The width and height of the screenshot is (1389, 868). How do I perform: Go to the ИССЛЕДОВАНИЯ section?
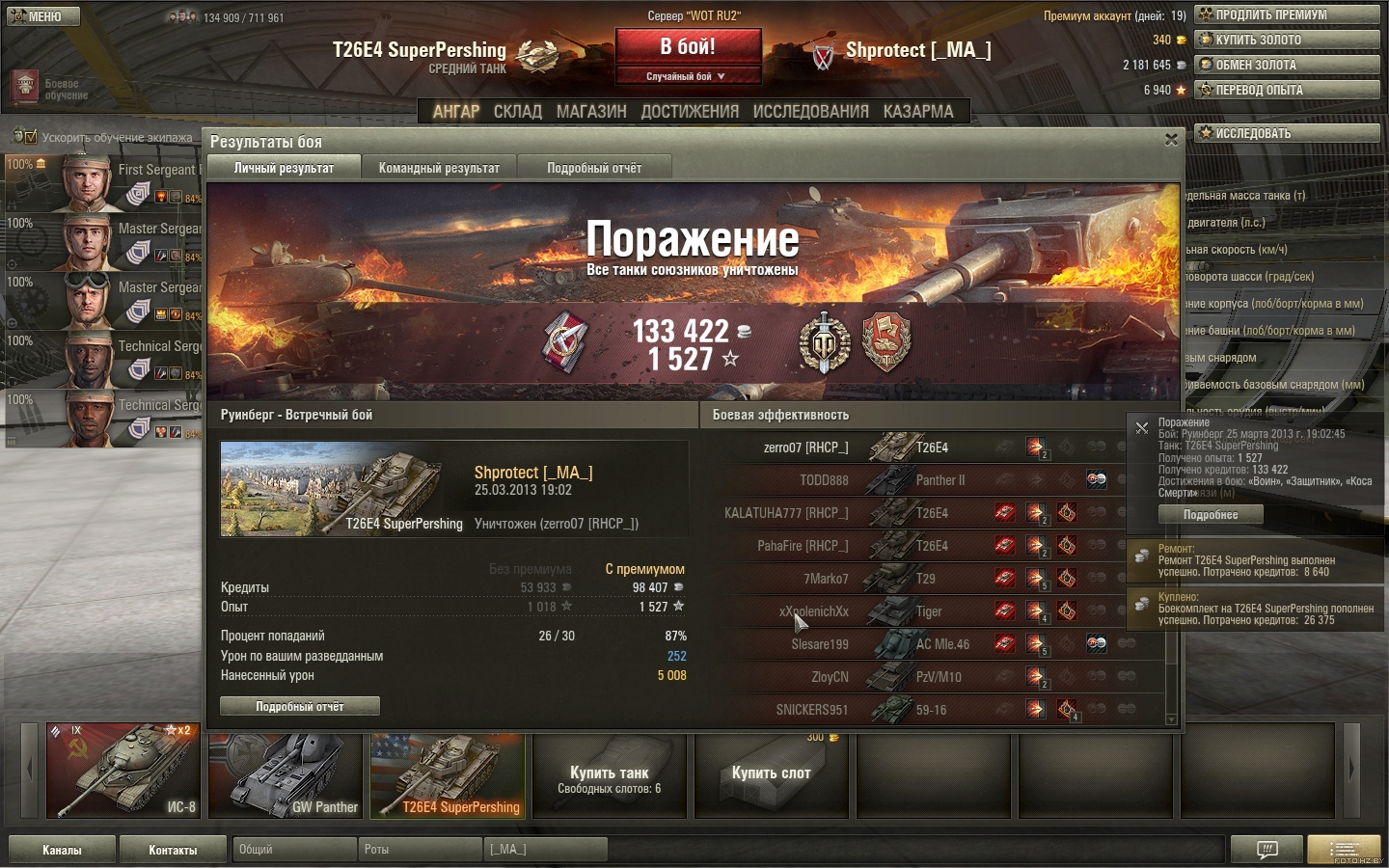(x=810, y=112)
